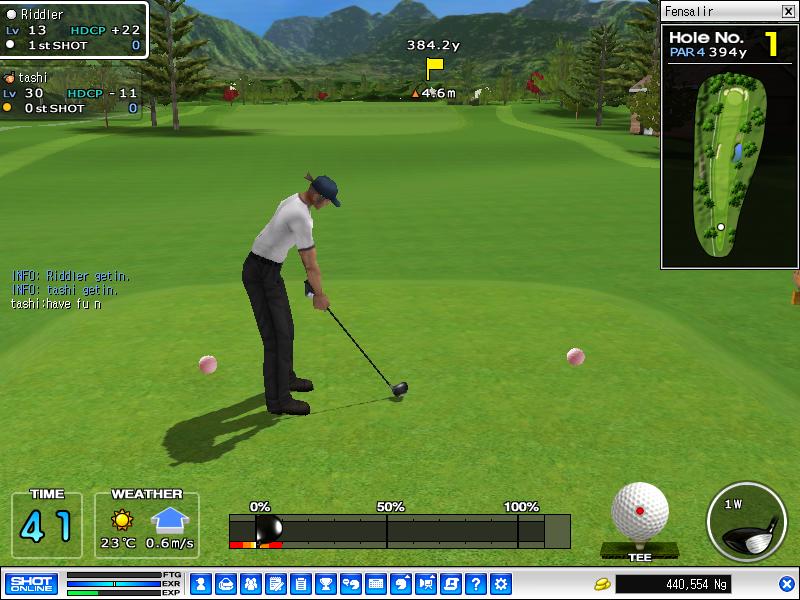Open the trophy icon
This screenshot has height=600, width=800.
[325, 584]
